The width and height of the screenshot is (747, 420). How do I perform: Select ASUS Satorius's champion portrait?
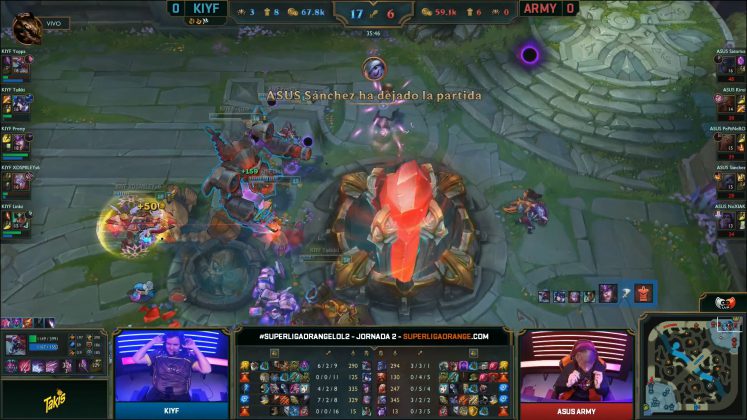pos(727,63)
